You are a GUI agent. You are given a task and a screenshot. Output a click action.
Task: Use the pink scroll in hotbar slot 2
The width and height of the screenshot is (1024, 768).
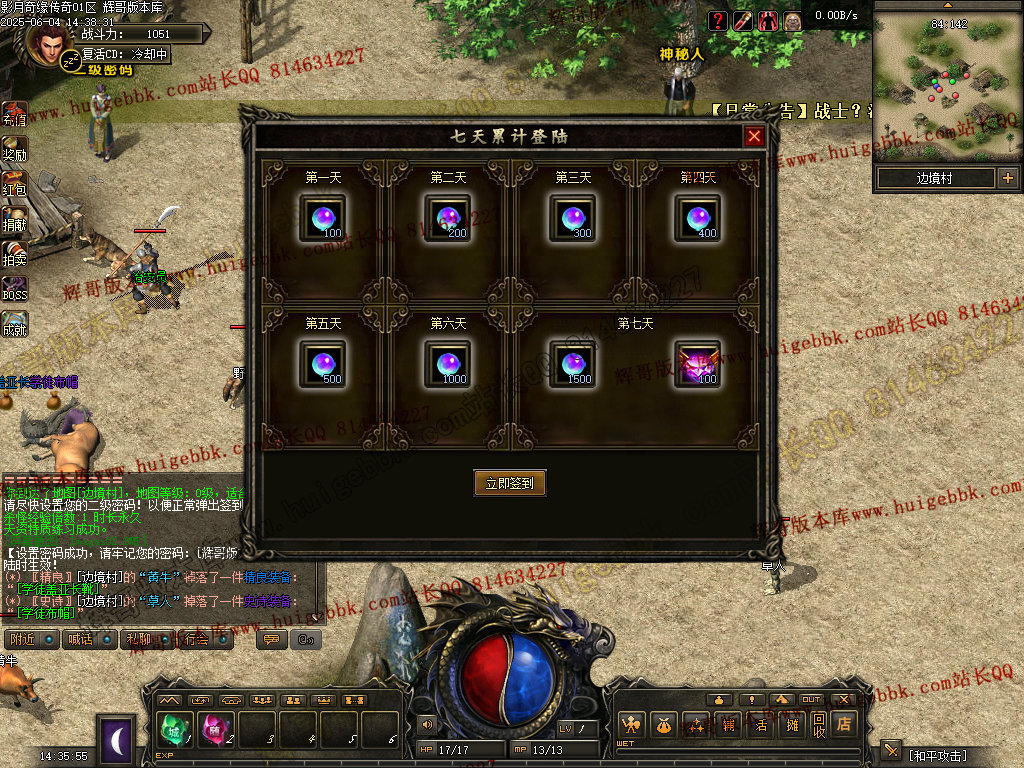[216, 730]
